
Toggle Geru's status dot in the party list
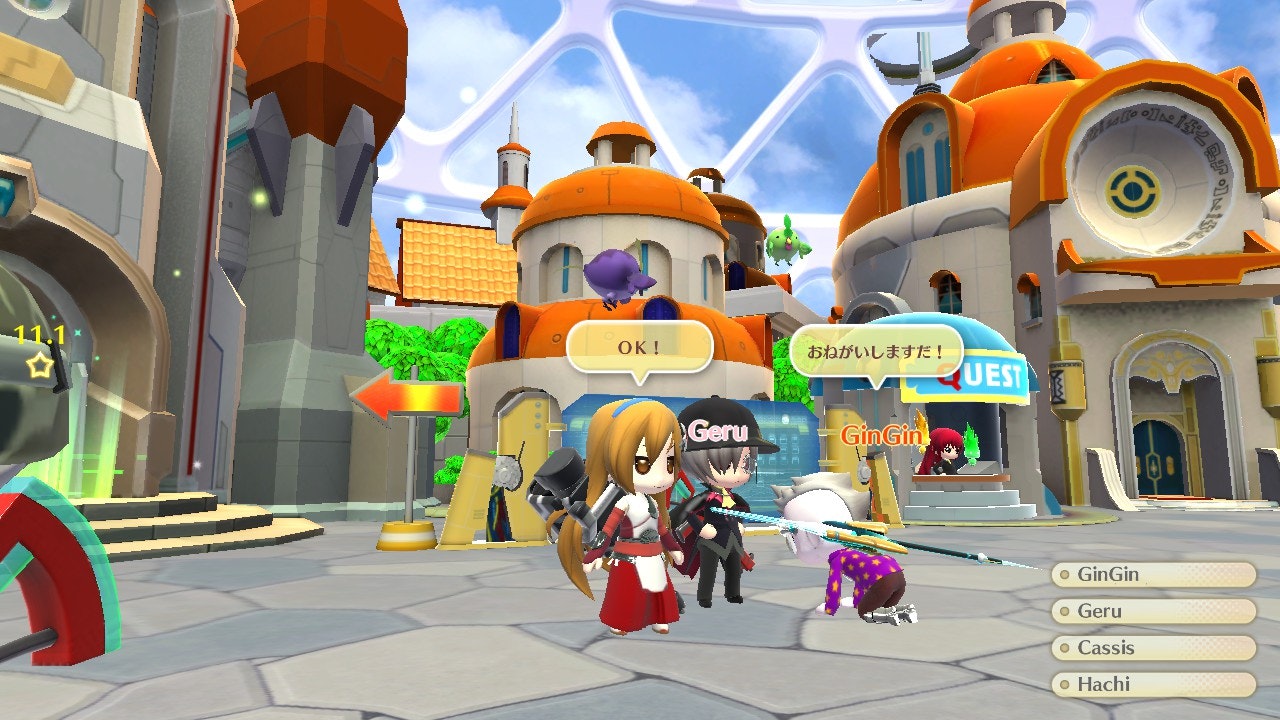point(1064,611)
